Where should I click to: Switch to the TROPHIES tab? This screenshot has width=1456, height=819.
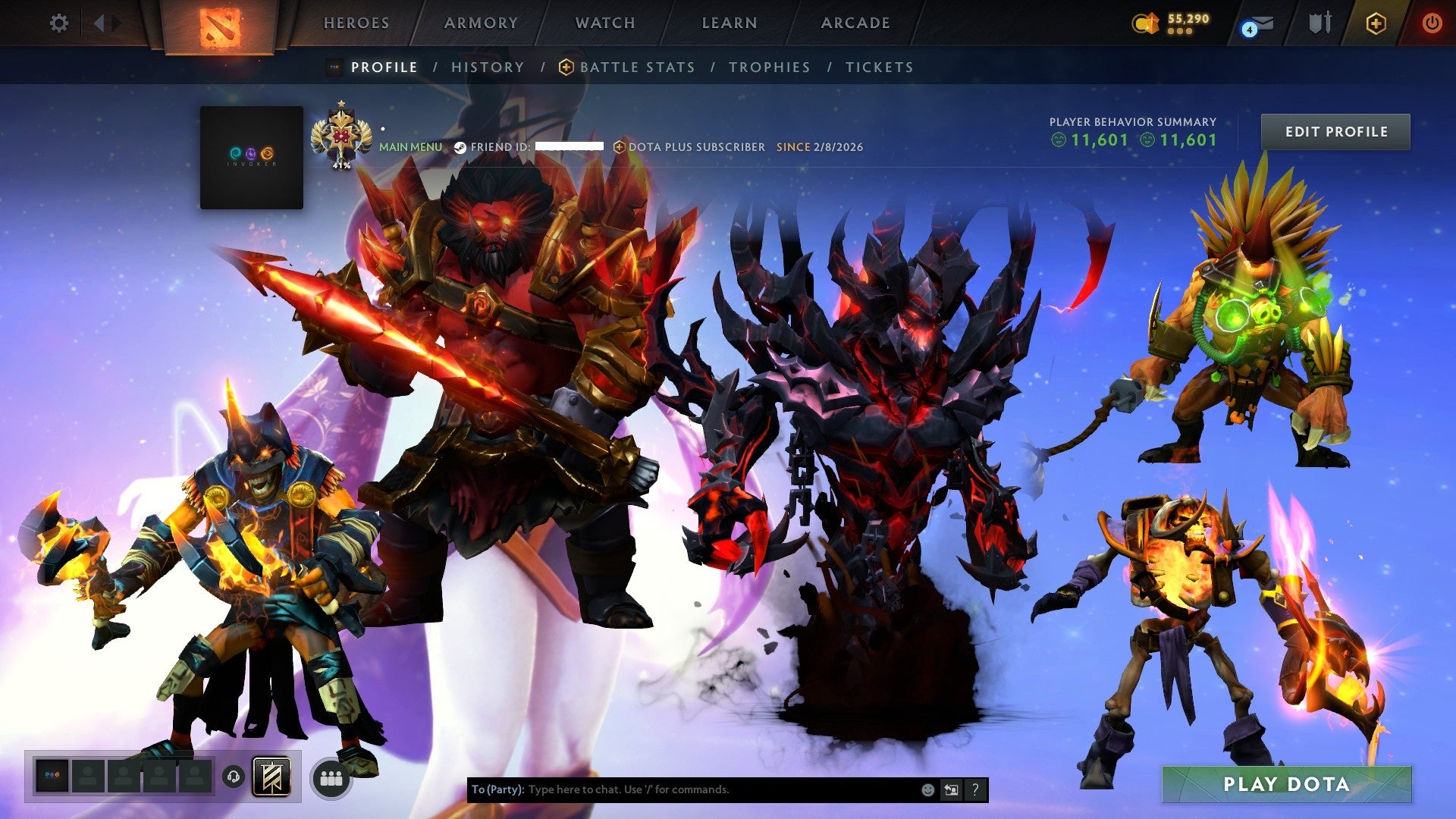(768, 67)
